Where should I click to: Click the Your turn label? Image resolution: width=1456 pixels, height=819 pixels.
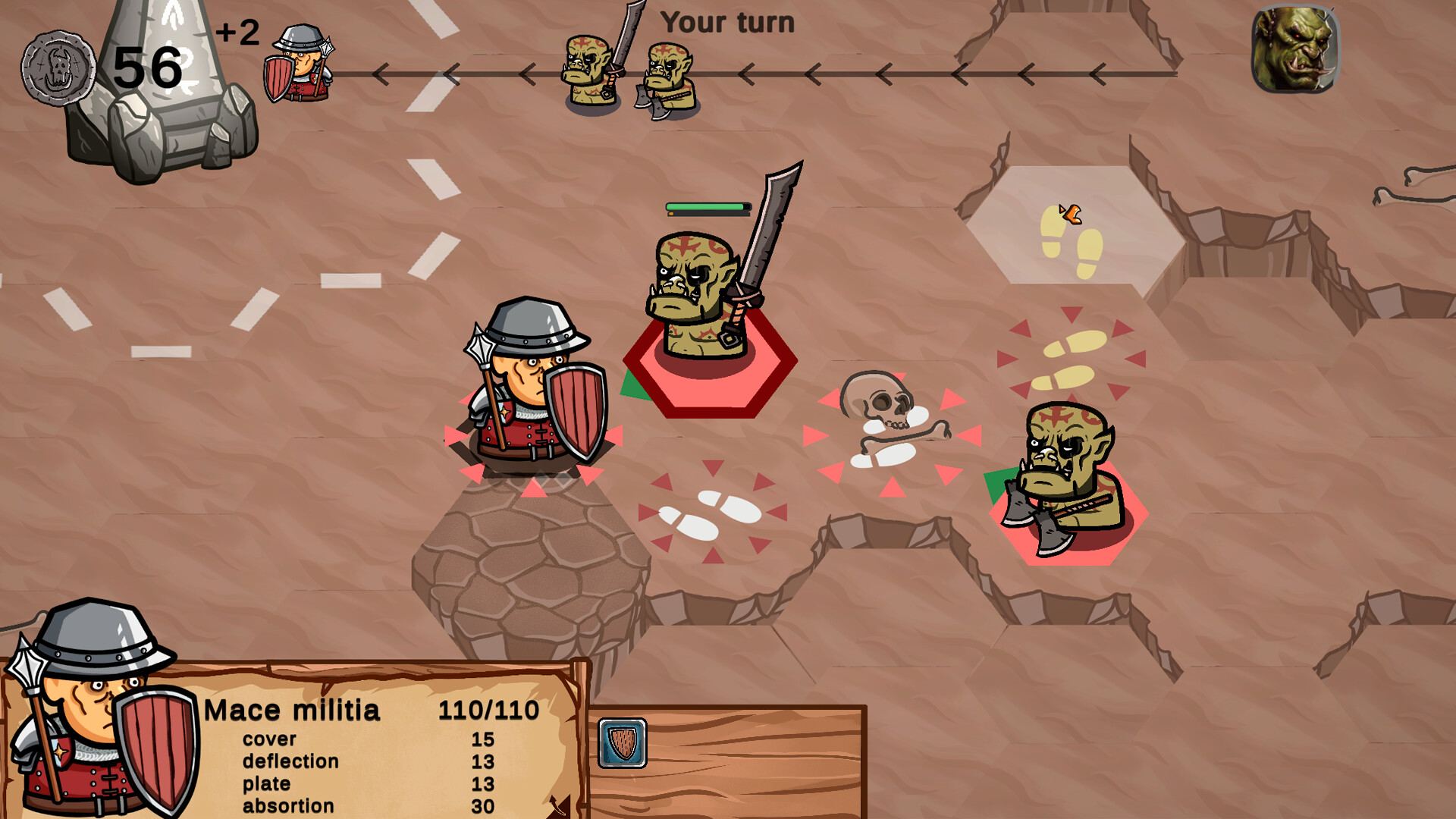click(730, 23)
